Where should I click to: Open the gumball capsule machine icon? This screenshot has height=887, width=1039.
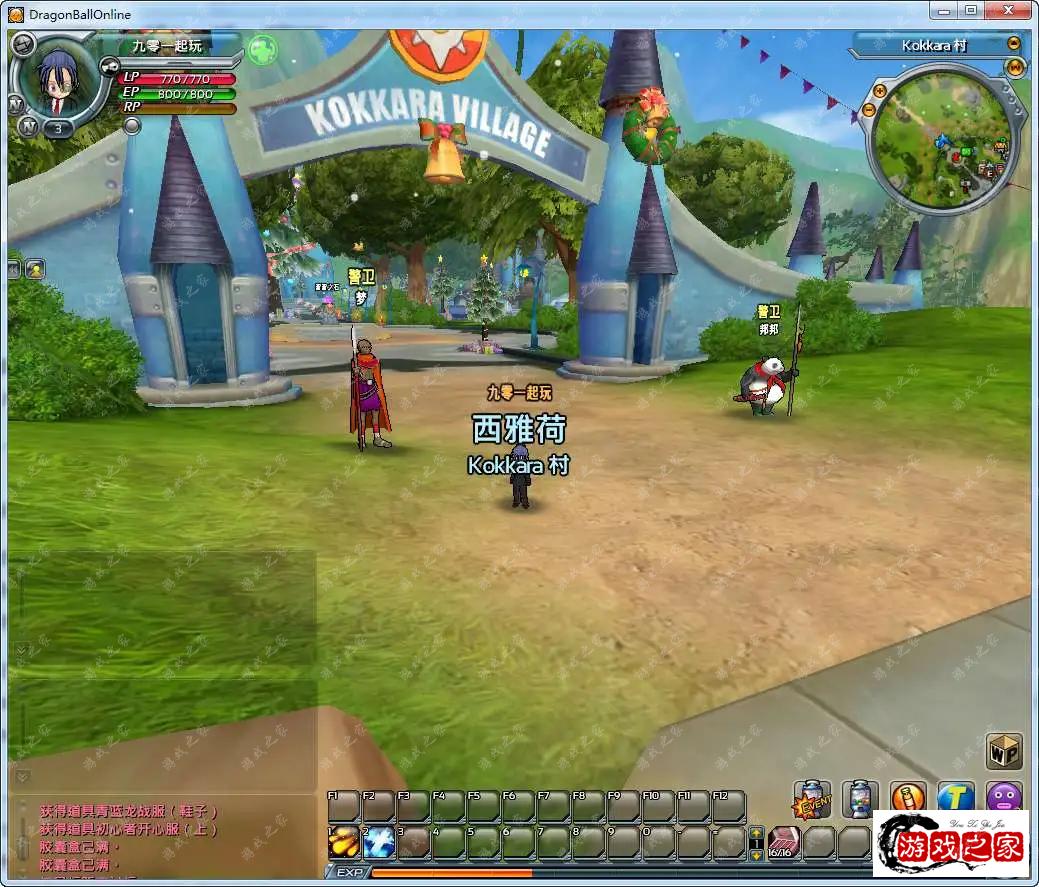click(859, 800)
